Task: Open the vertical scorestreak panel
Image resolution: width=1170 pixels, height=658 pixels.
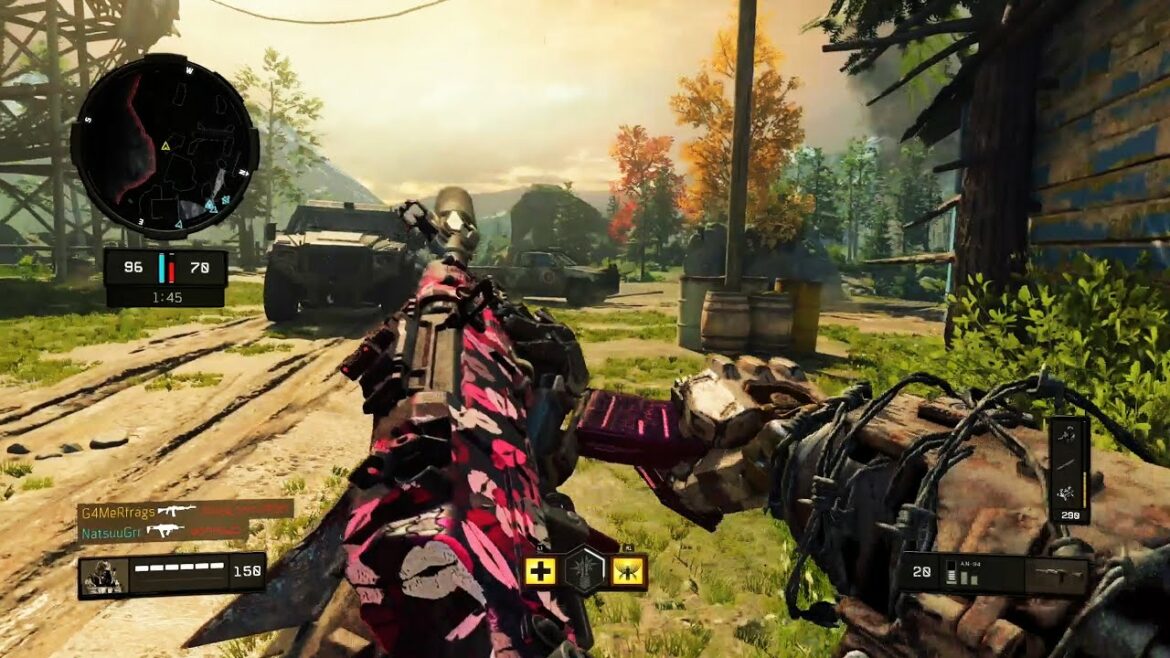Action: pyautogui.click(x=1068, y=469)
